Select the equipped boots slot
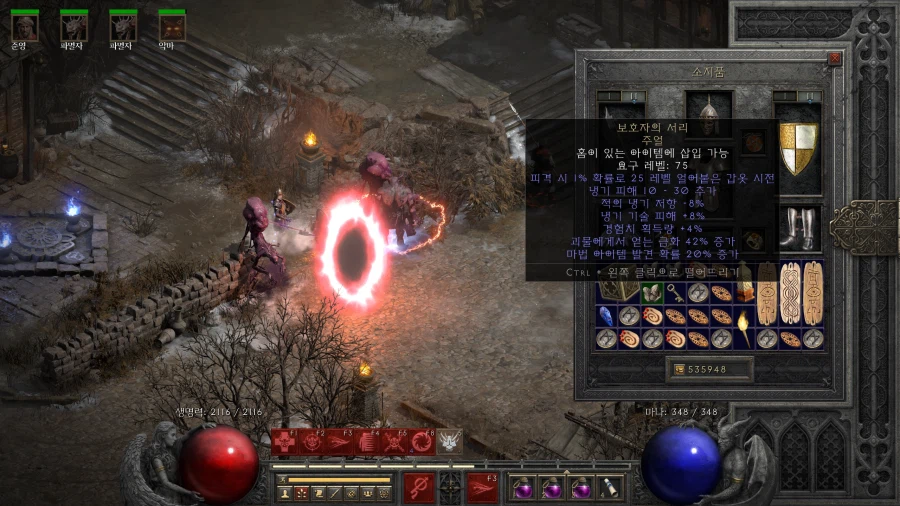This screenshot has width=900, height=506. click(x=798, y=228)
